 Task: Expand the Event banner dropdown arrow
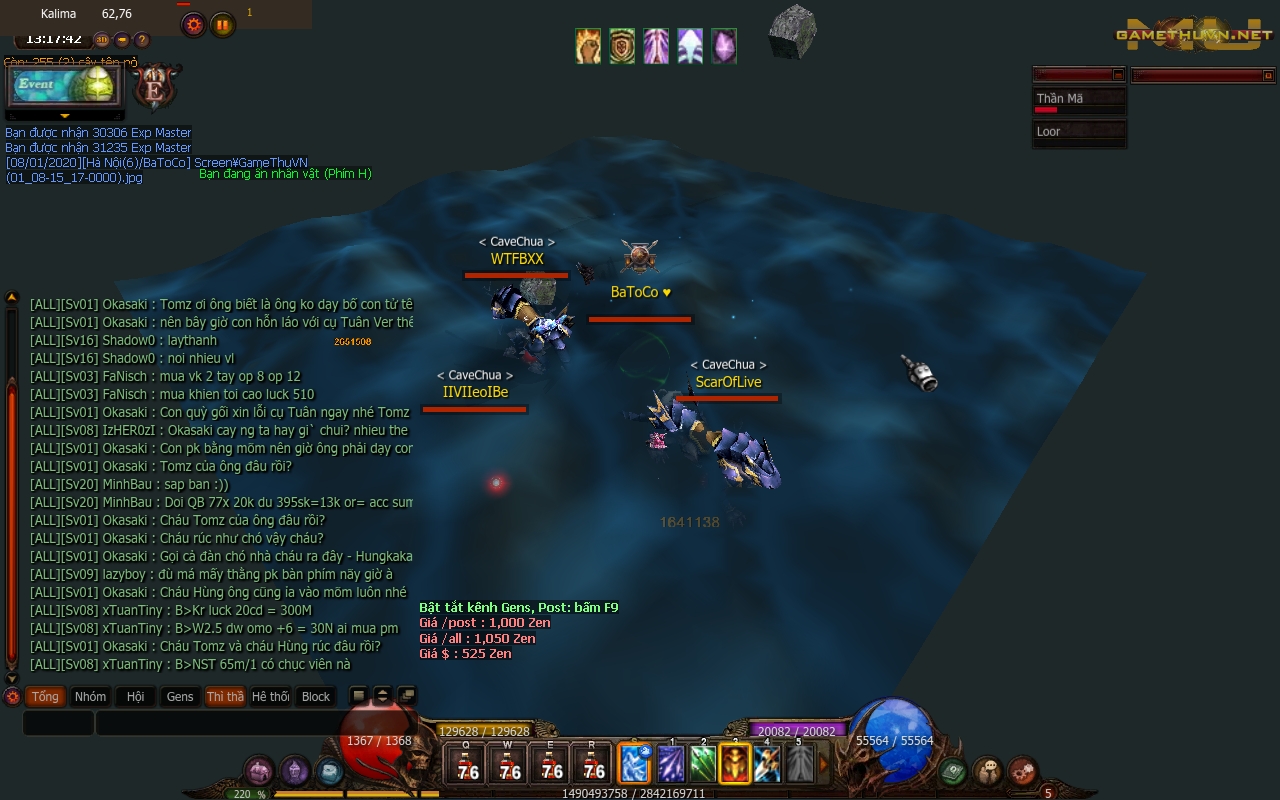65,115
